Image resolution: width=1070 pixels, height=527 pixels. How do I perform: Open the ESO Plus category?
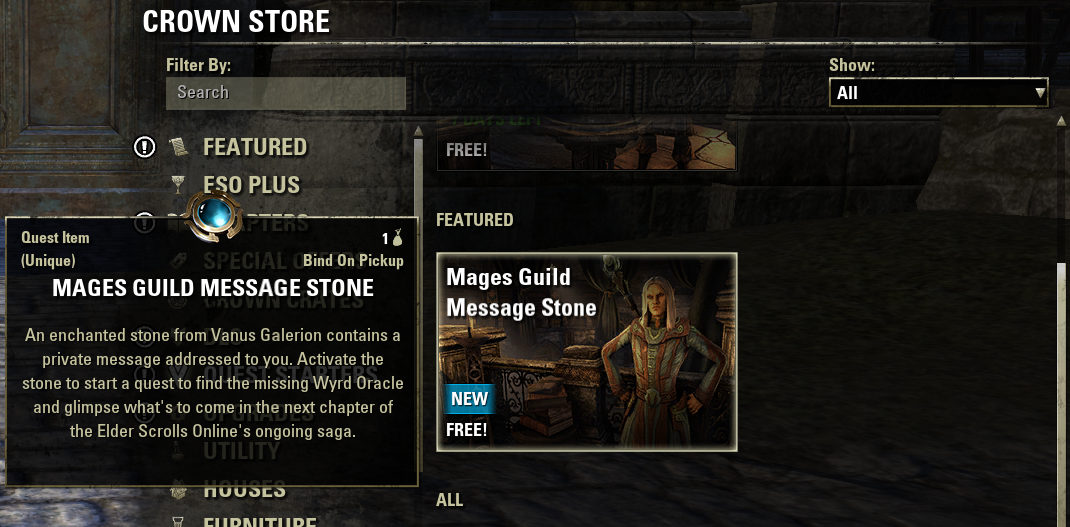point(251,185)
